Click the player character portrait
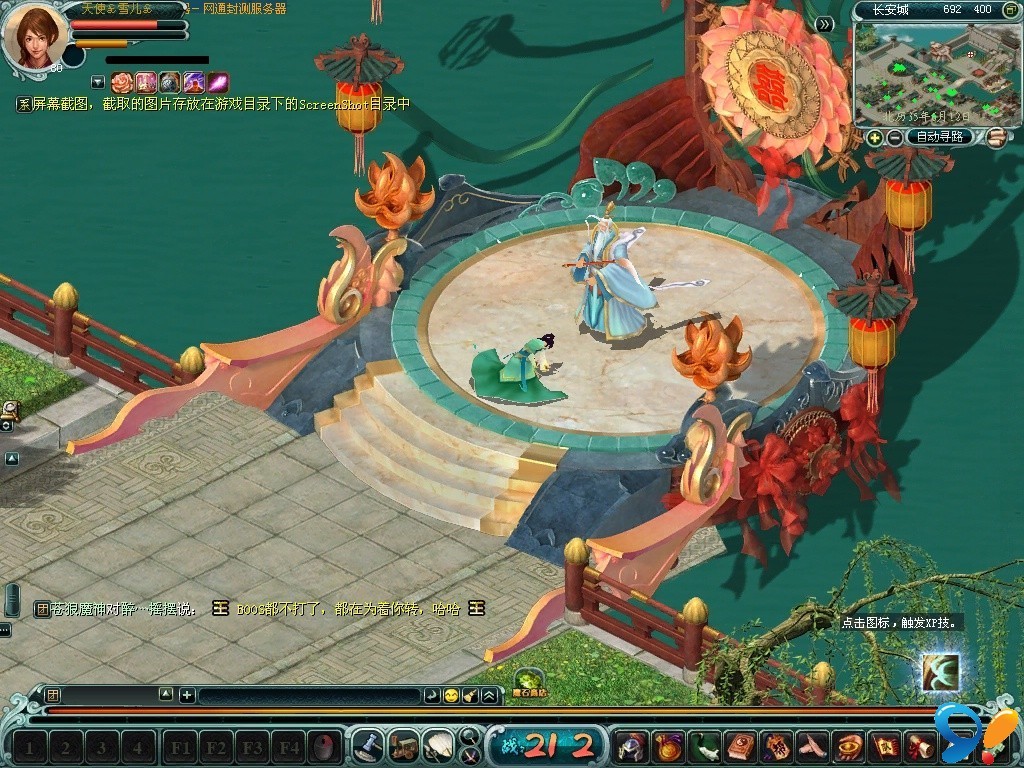The width and height of the screenshot is (1024, 768). (x=33, y=34)
